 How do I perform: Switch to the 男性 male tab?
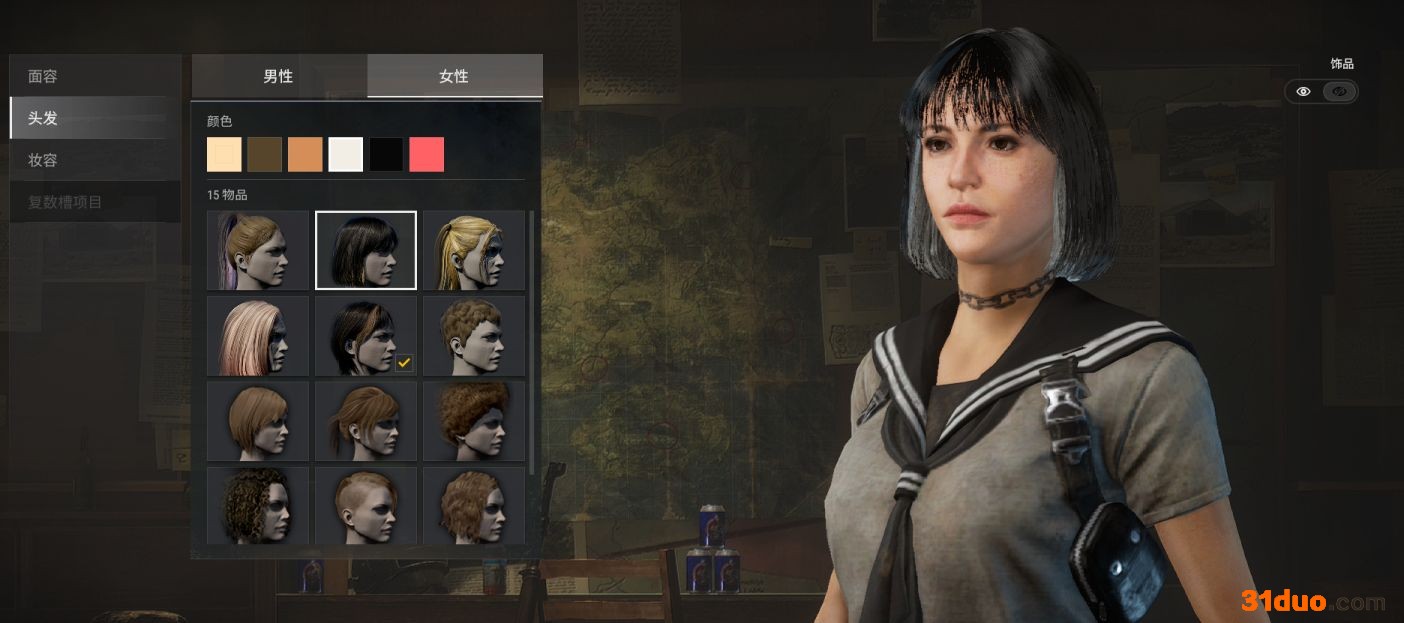[279, 76]
